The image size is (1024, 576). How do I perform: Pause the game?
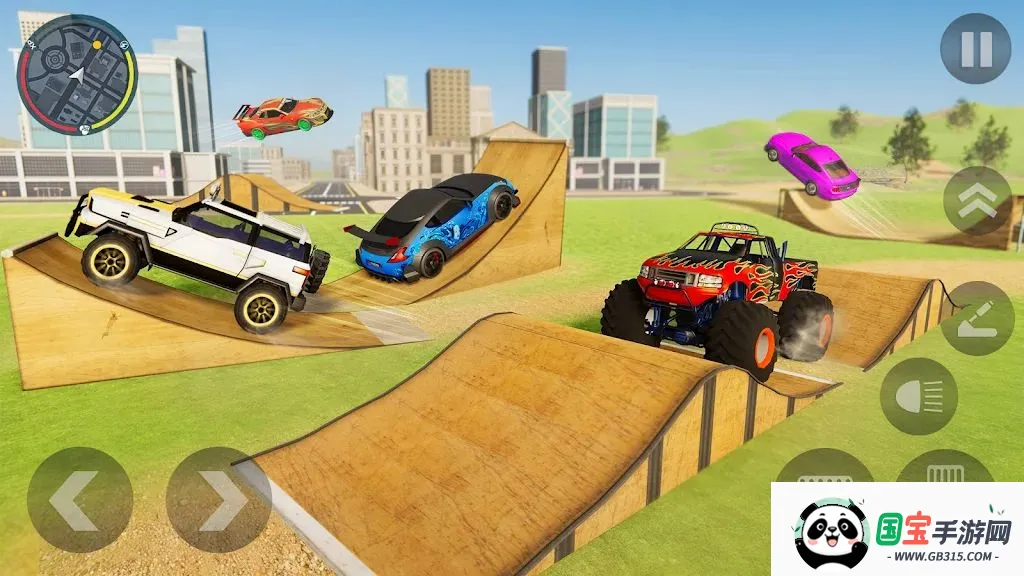(975, 49)
